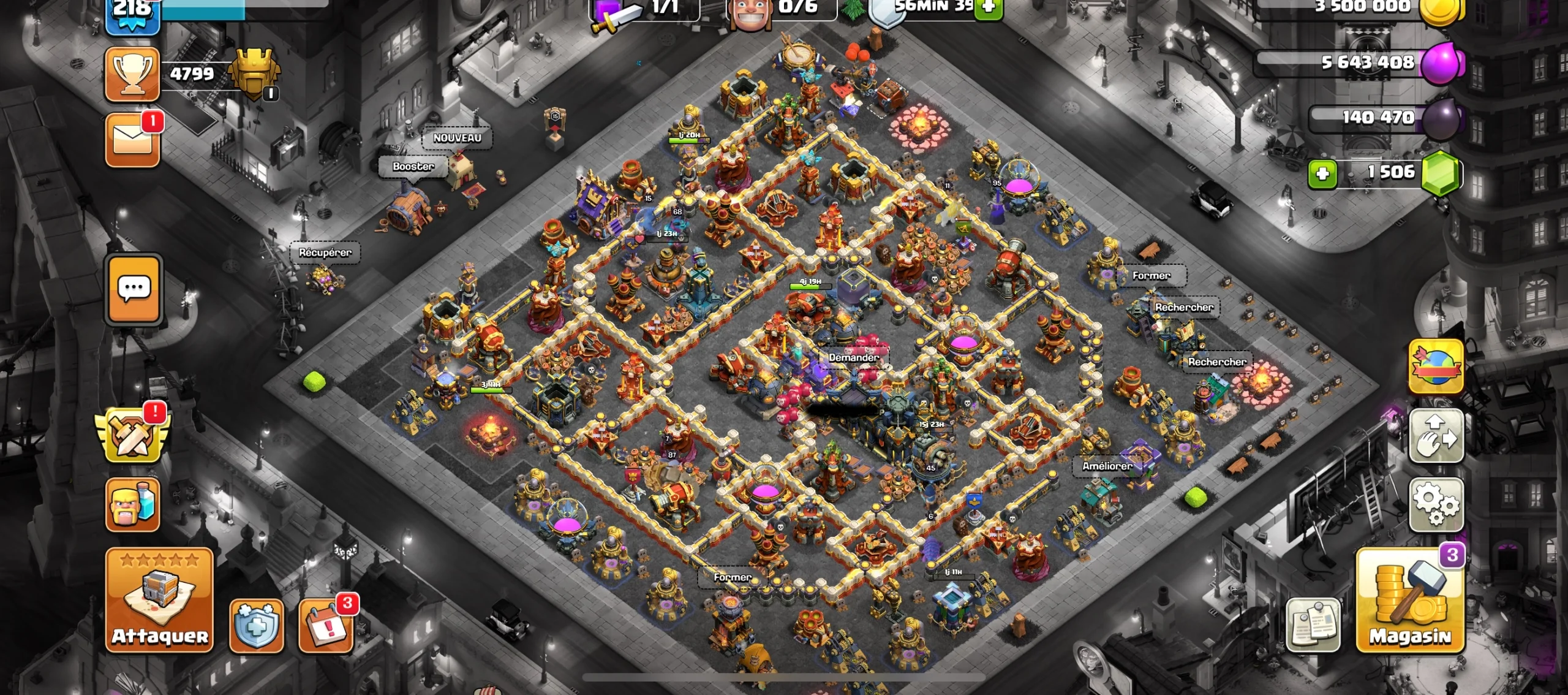This screenshot has width=1568, height=695.
Task: Tap the Récupérer collect label
Action: pos(325,253)
